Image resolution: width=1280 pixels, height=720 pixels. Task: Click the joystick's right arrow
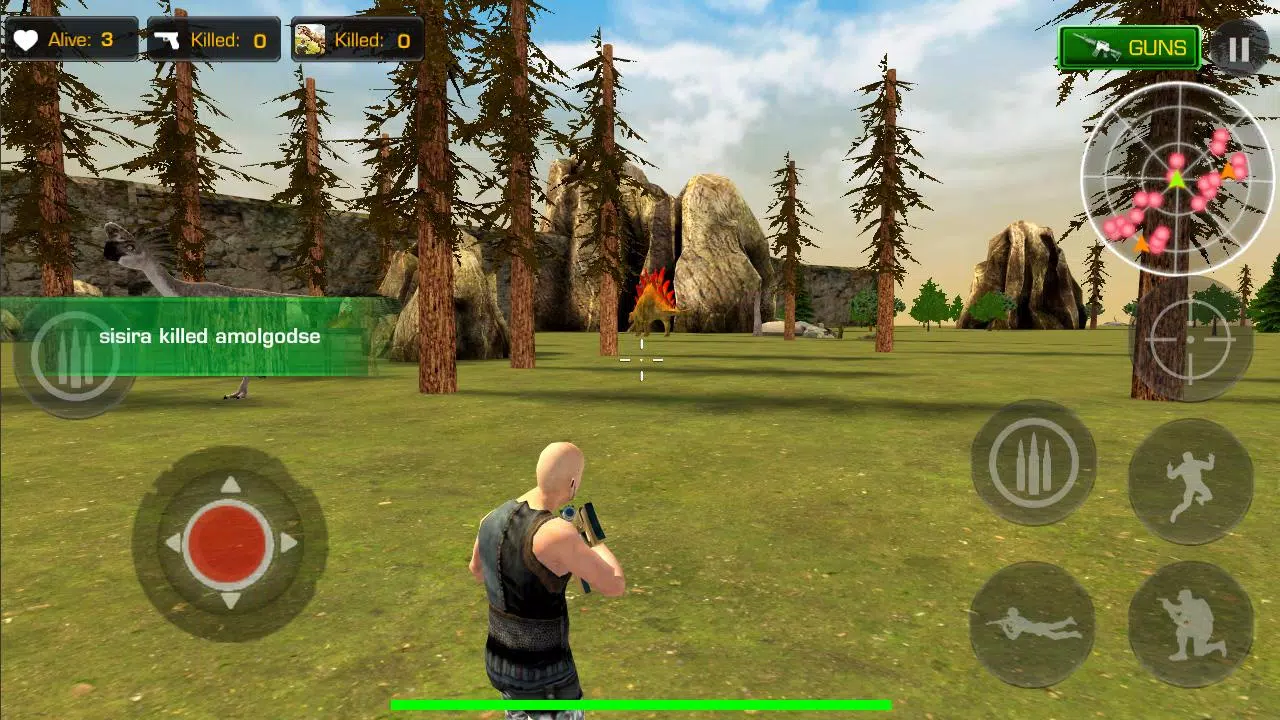[289, 543]
